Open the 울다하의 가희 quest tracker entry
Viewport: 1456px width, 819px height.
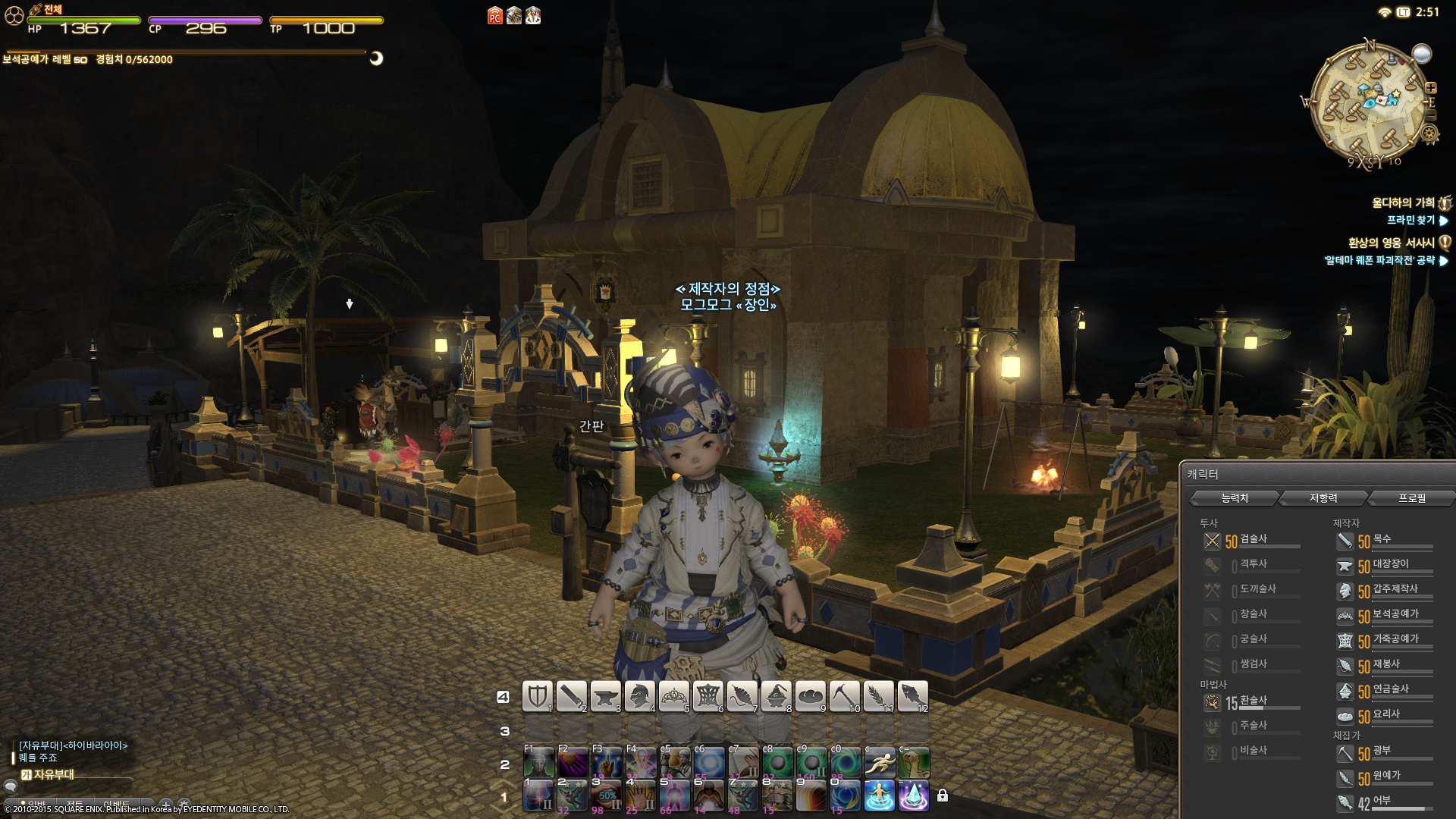click(1403, 202)
